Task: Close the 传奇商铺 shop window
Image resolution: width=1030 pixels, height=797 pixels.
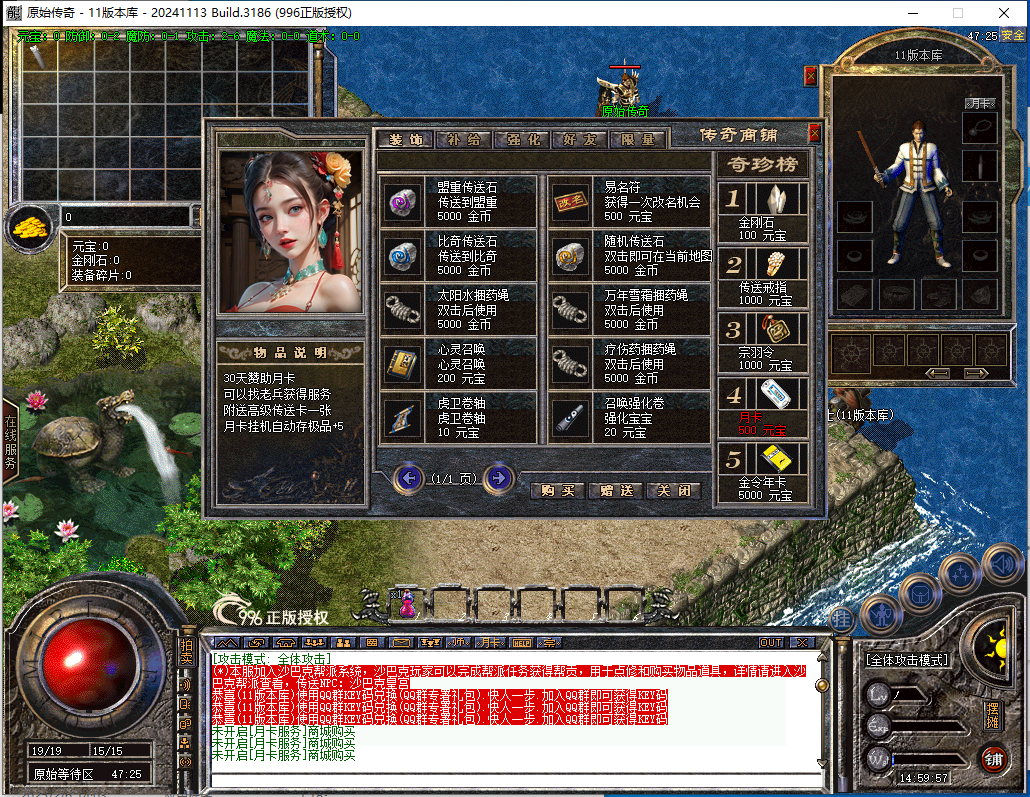Action: coord(815,132)
